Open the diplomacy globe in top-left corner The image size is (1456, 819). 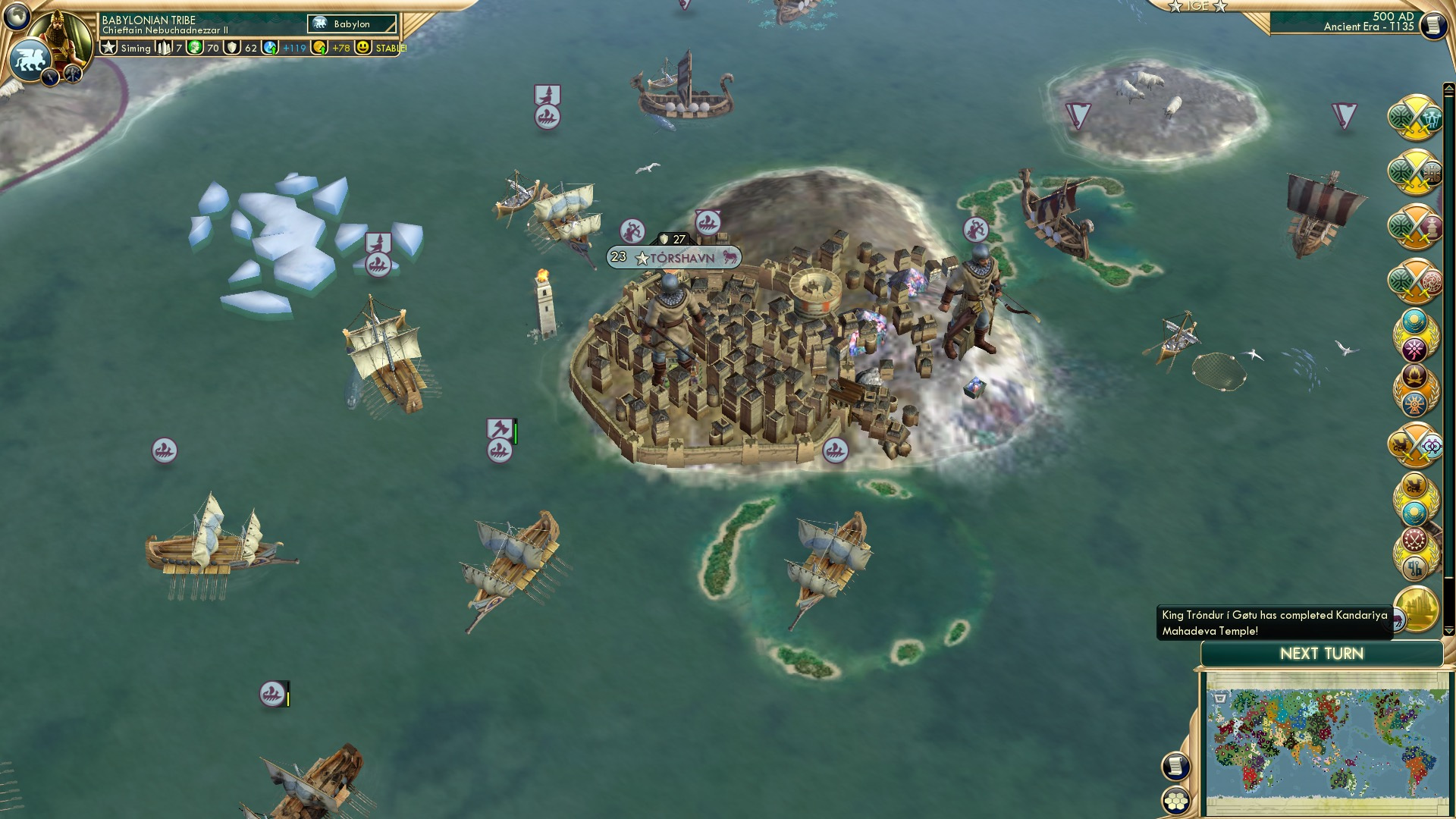(15, 17)
